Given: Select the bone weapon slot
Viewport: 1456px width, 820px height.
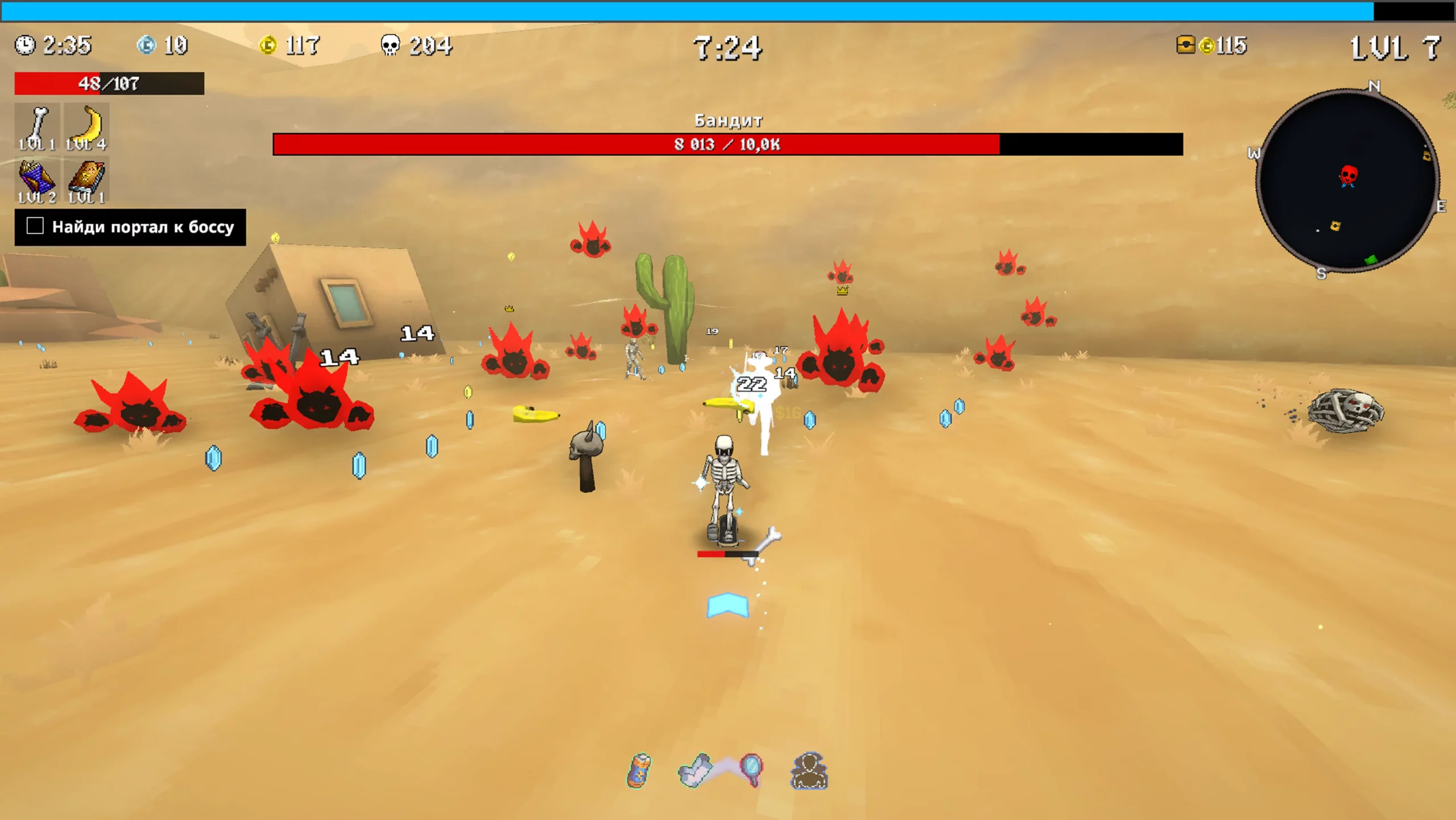Looking at the screenshot, I should pyautogui.click(x=37, y=126).
